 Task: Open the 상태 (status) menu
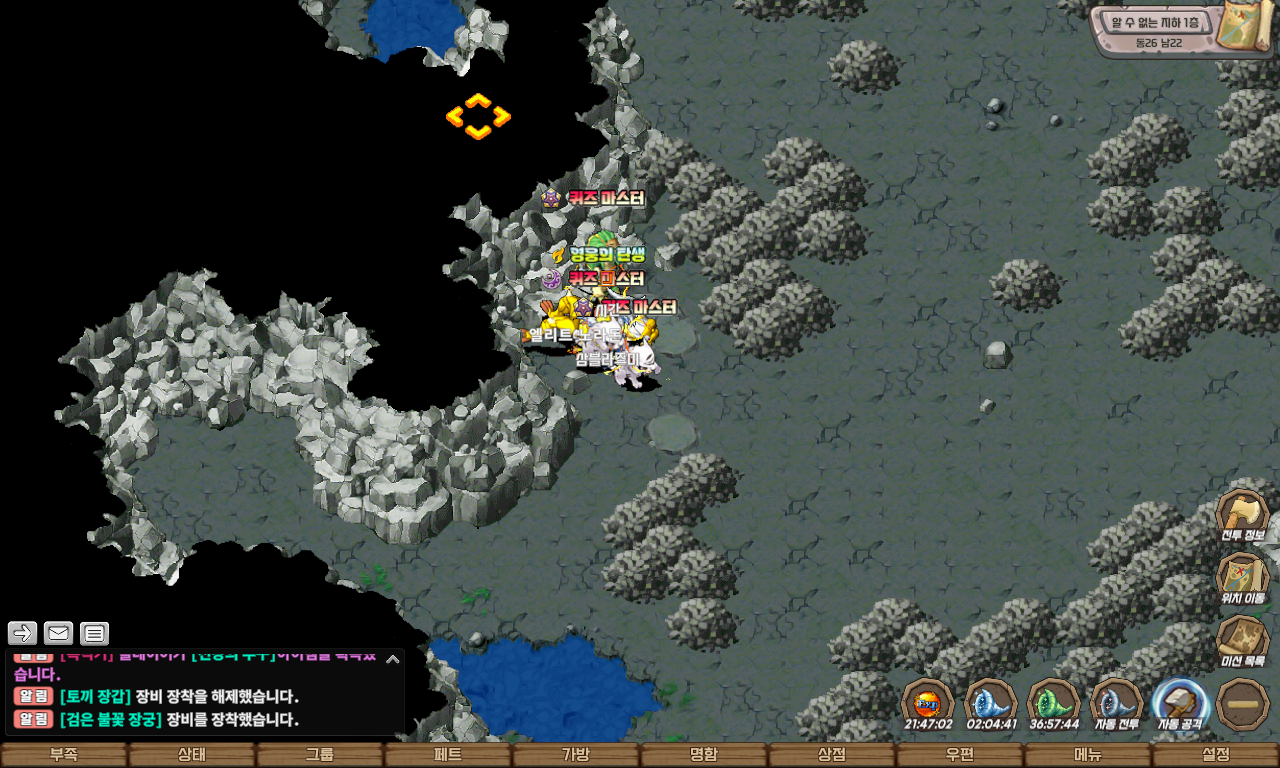[x=192, y=755]
